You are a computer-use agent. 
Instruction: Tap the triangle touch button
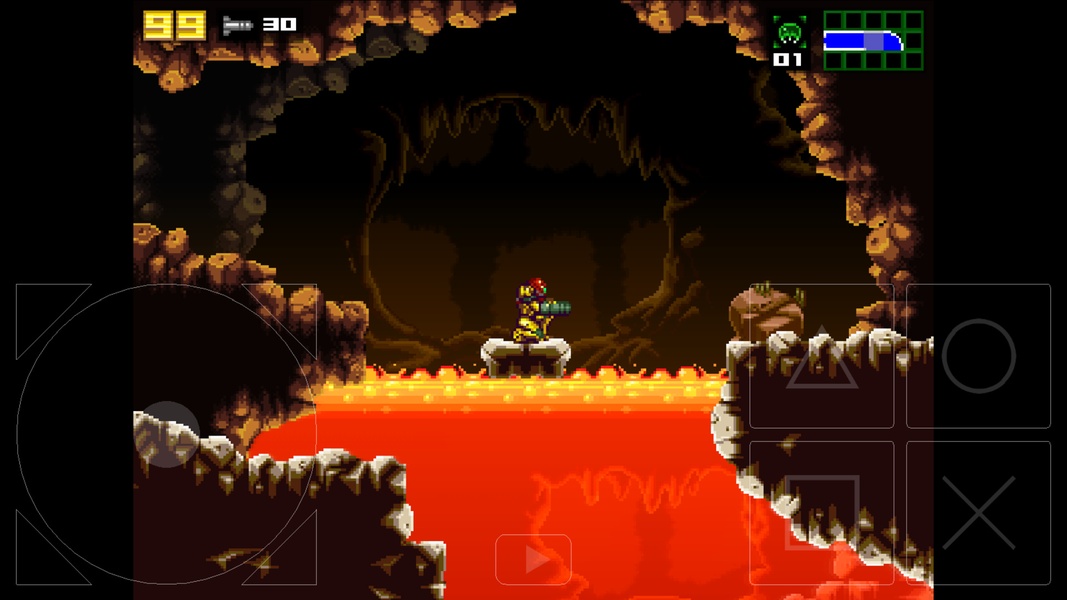click(821, 357)
